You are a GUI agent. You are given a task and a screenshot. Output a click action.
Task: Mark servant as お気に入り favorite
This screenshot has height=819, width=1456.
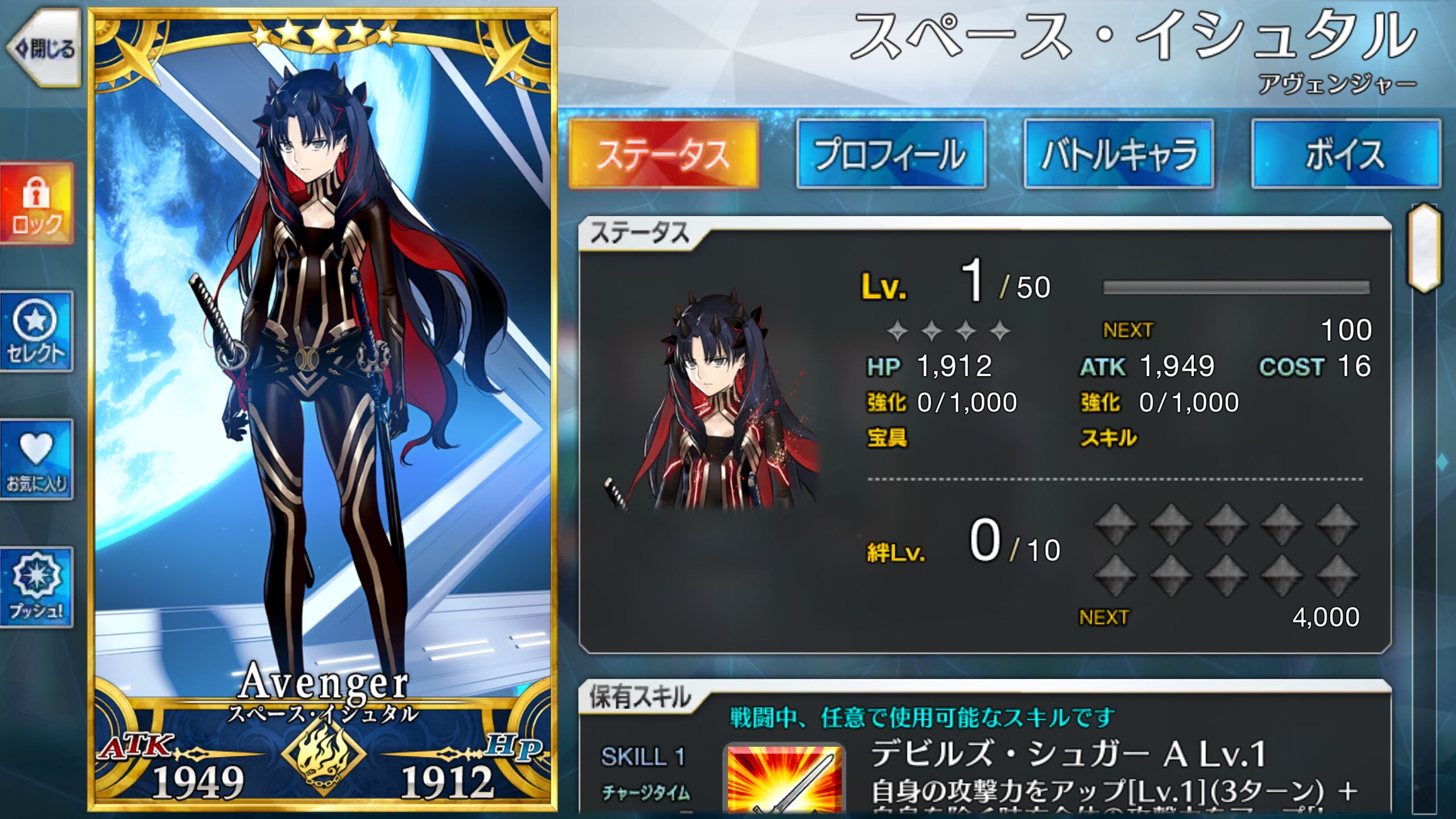(37, 460)
